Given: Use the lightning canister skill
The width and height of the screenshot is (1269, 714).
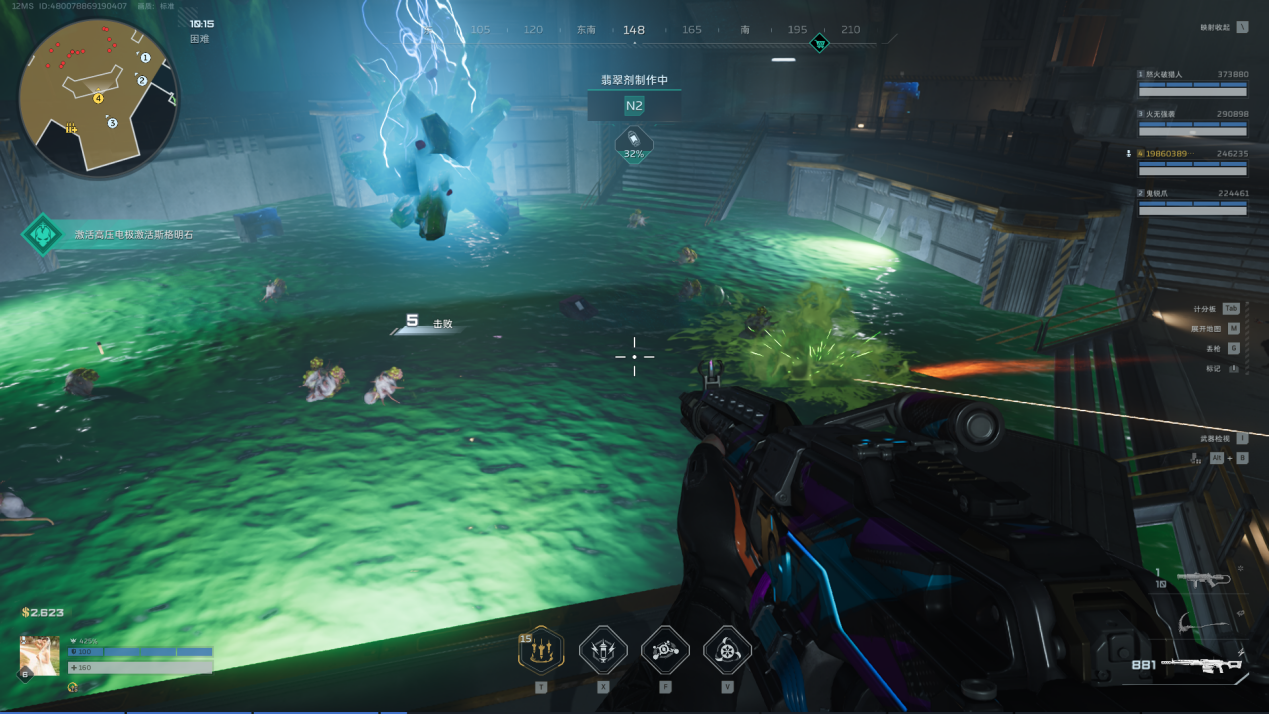Looking at the screenshot, I should pyautogui.click(x=603, y=651).
